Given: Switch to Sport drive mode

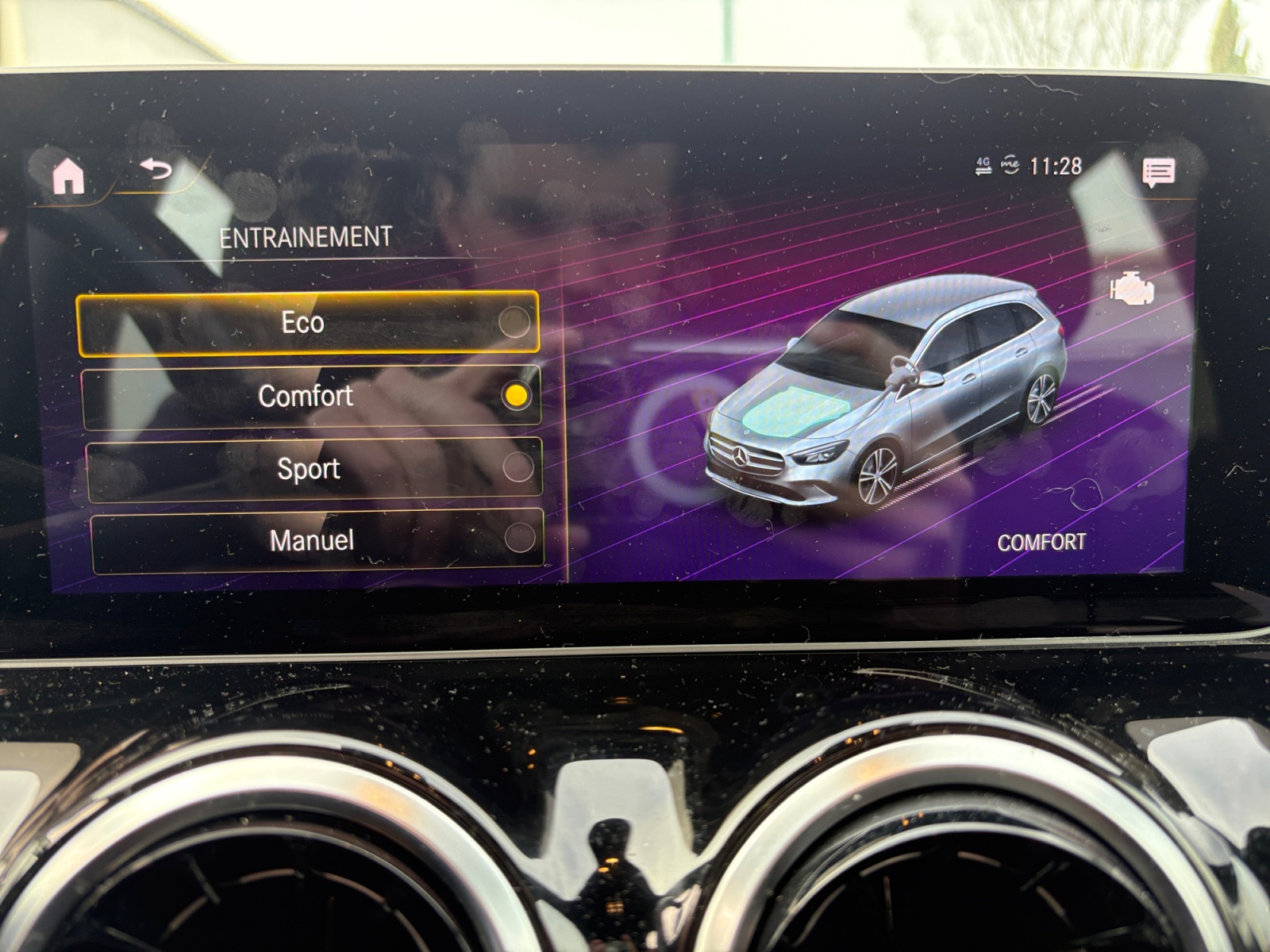Looking at the screenshot, I should pos(314,469).
